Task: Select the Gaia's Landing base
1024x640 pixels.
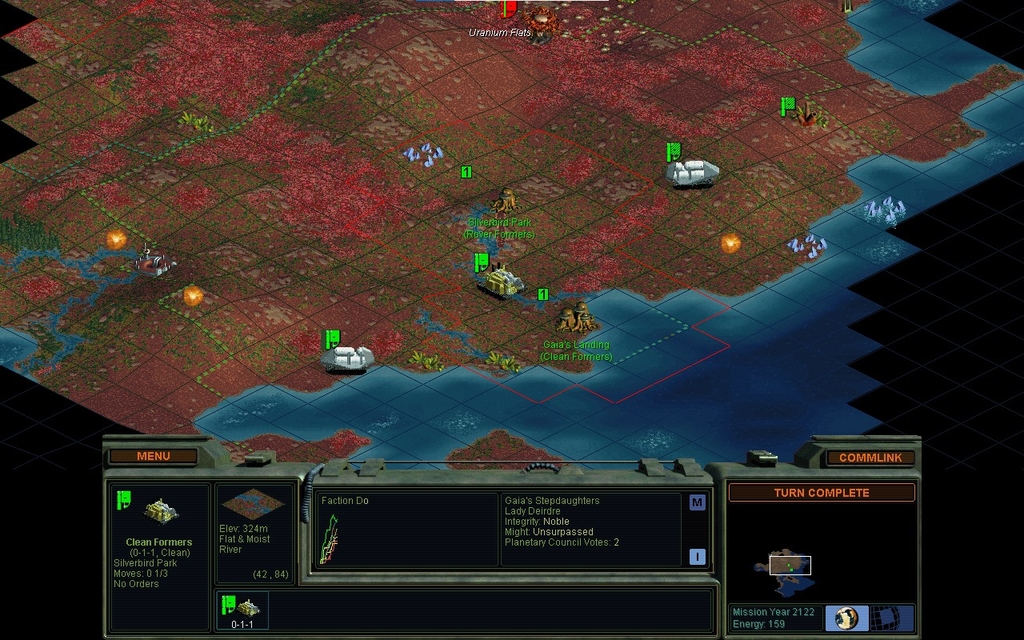Action: [576, 318]
